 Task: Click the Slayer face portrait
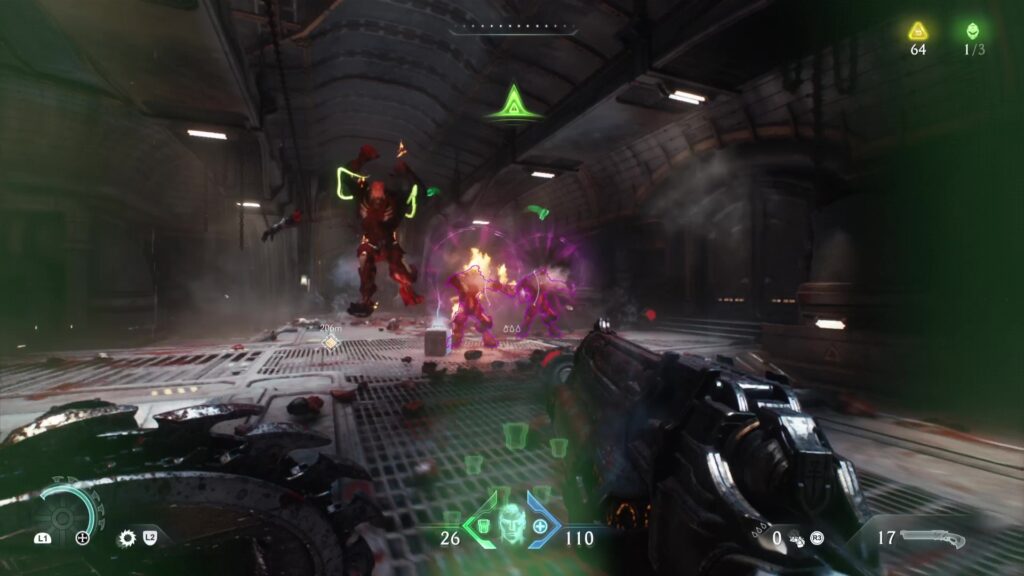point(511,523)
